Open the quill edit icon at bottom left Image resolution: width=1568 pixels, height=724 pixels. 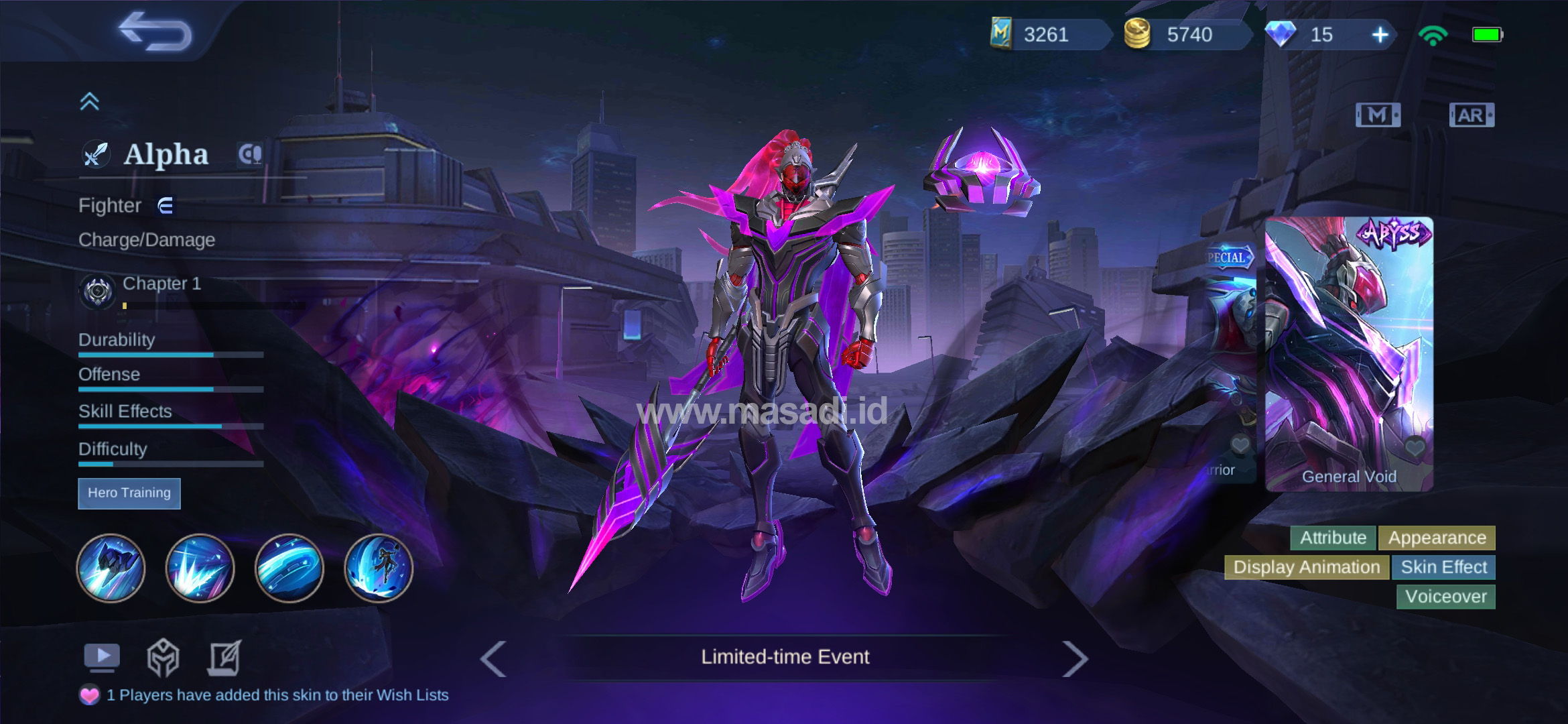[x=226, y=658]
